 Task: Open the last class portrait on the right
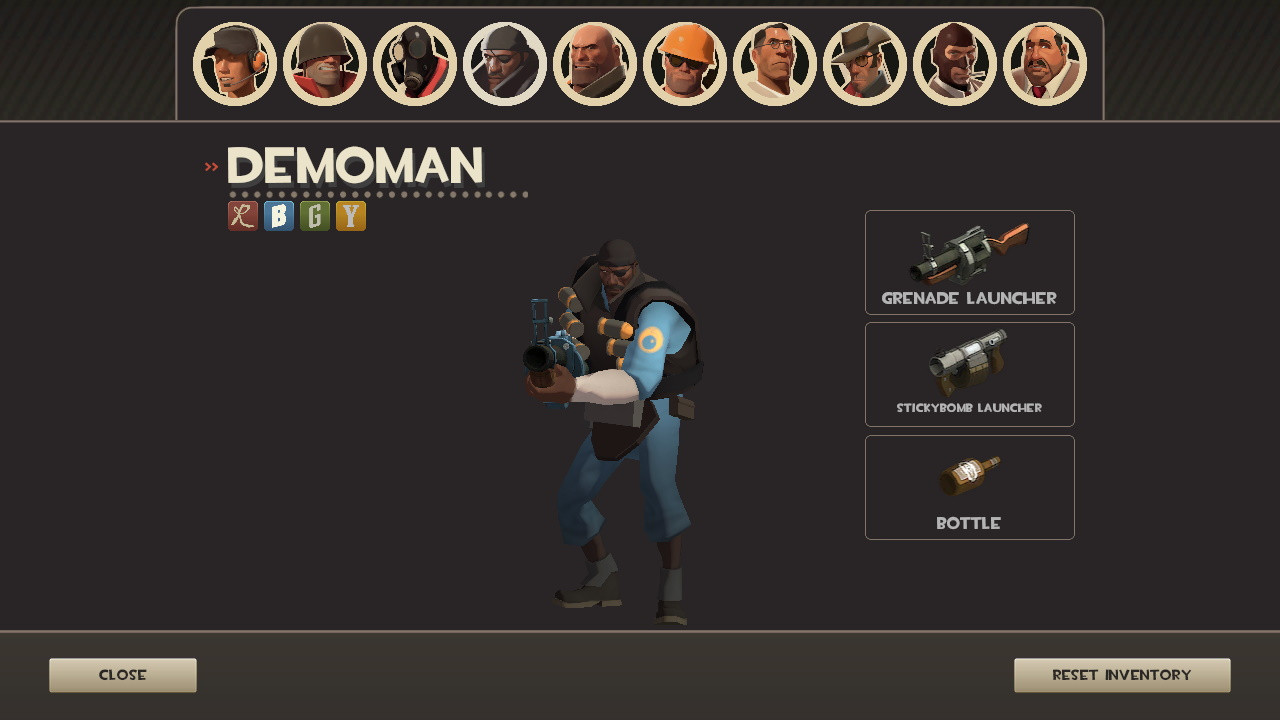coord(1044,64)
